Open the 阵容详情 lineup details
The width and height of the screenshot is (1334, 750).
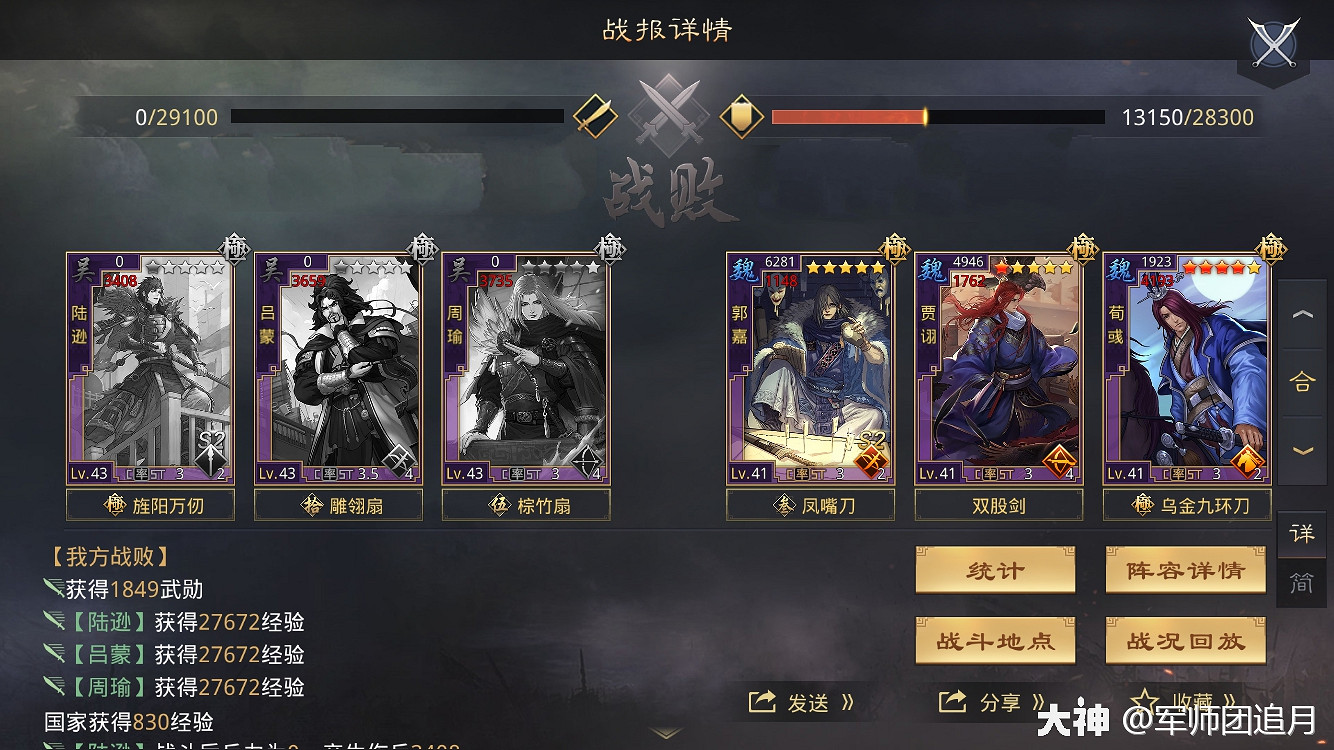1185,570
